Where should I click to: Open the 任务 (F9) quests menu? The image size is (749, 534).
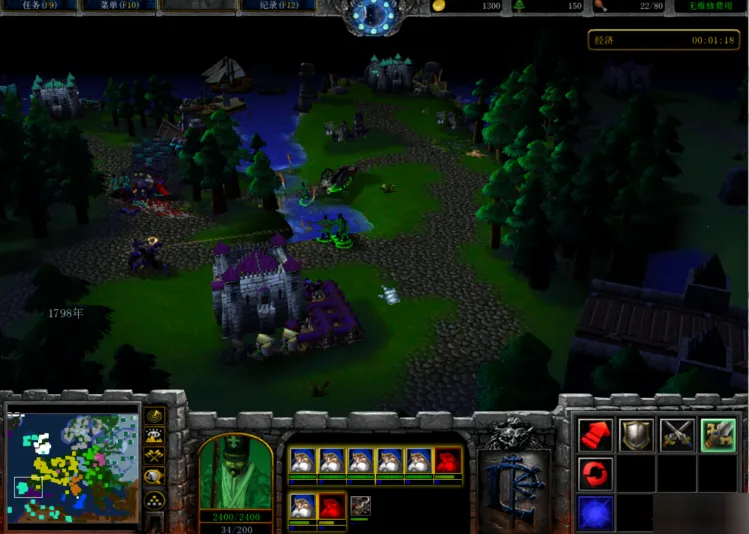[40, 6]
